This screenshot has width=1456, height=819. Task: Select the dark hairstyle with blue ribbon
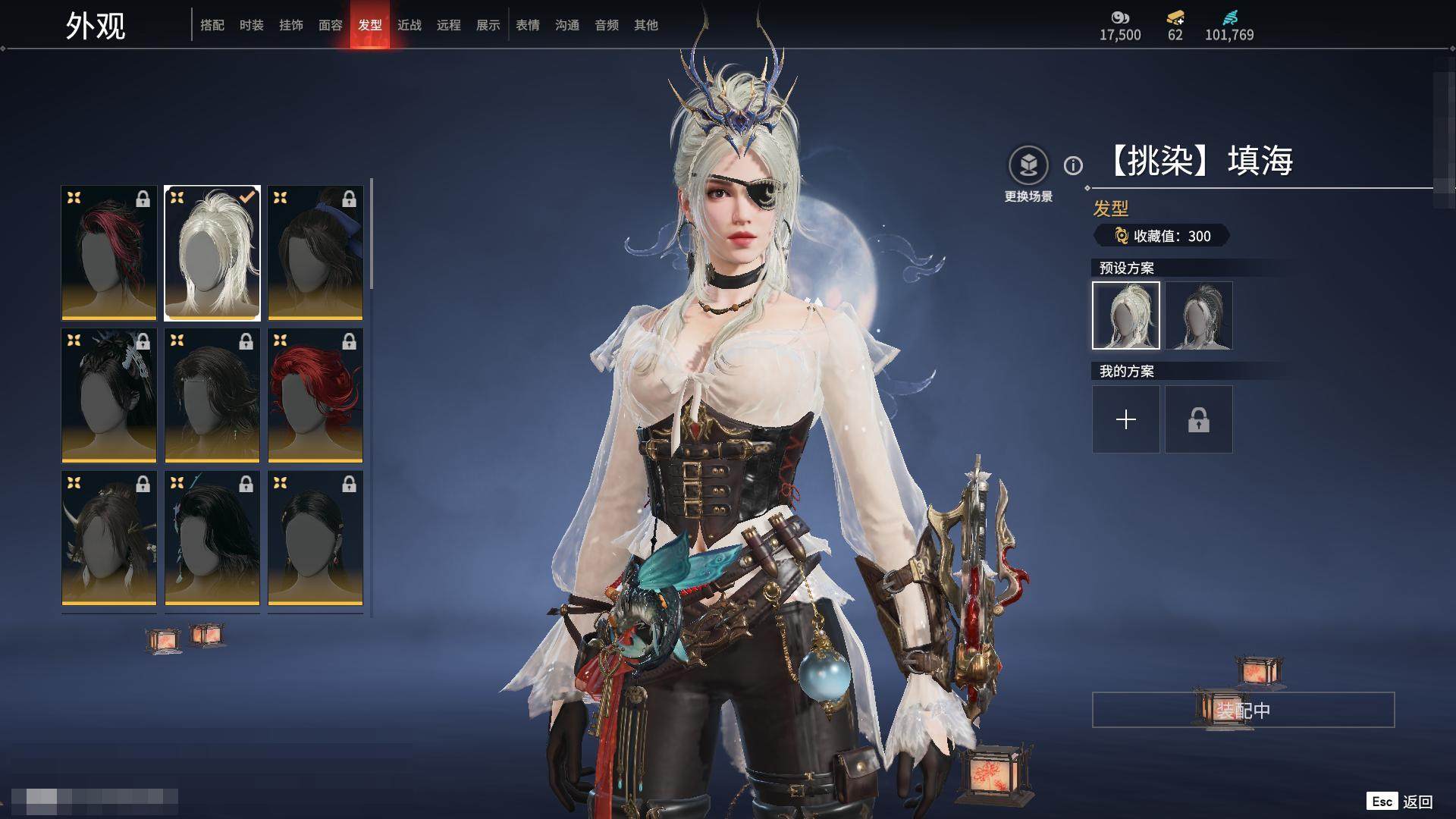315,253
